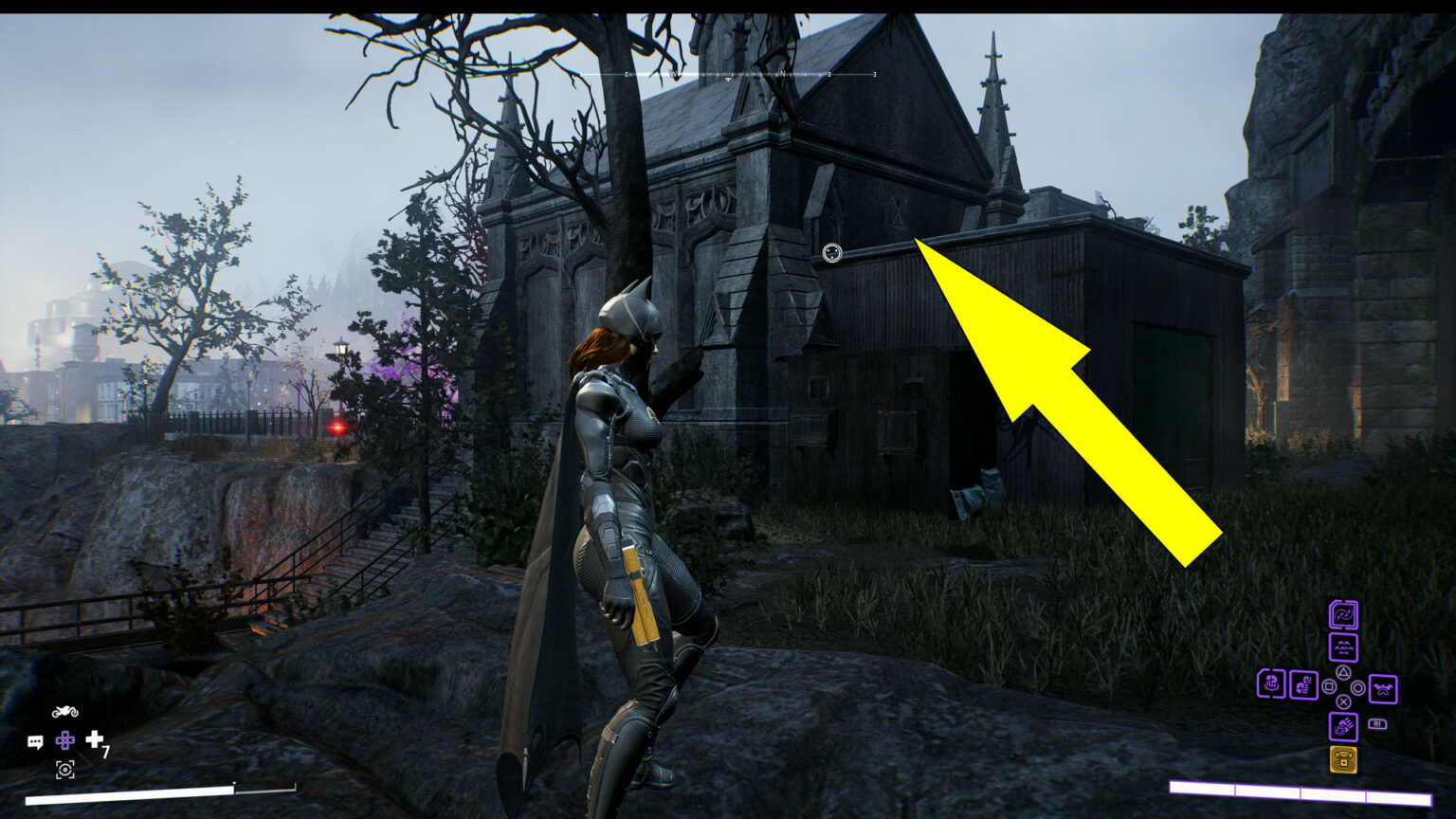Select the swirl ability icon atop the wheel

click(1344, 614)
